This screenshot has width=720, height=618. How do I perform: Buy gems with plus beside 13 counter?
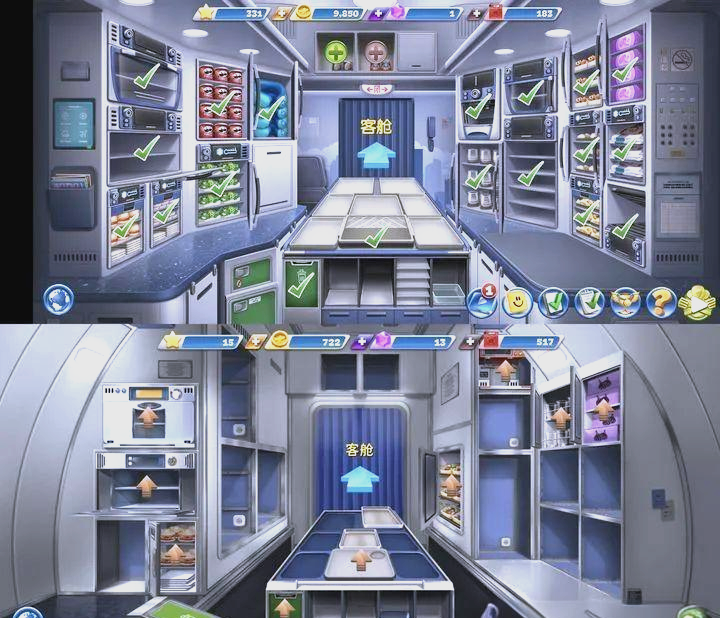click(361, 342)
